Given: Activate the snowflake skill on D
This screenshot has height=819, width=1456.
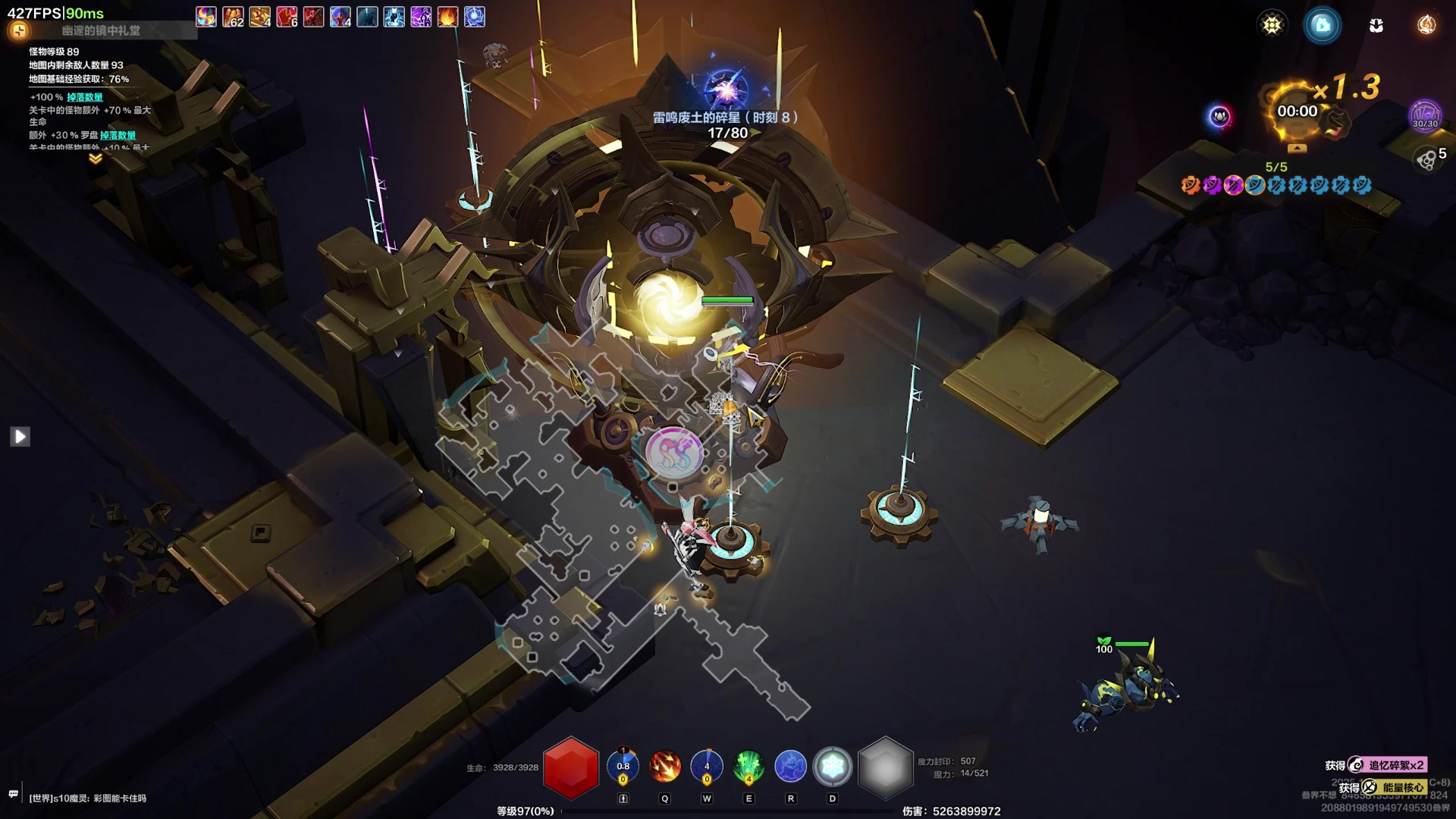Looking at the screenshot, I should (x=832, y=767).
